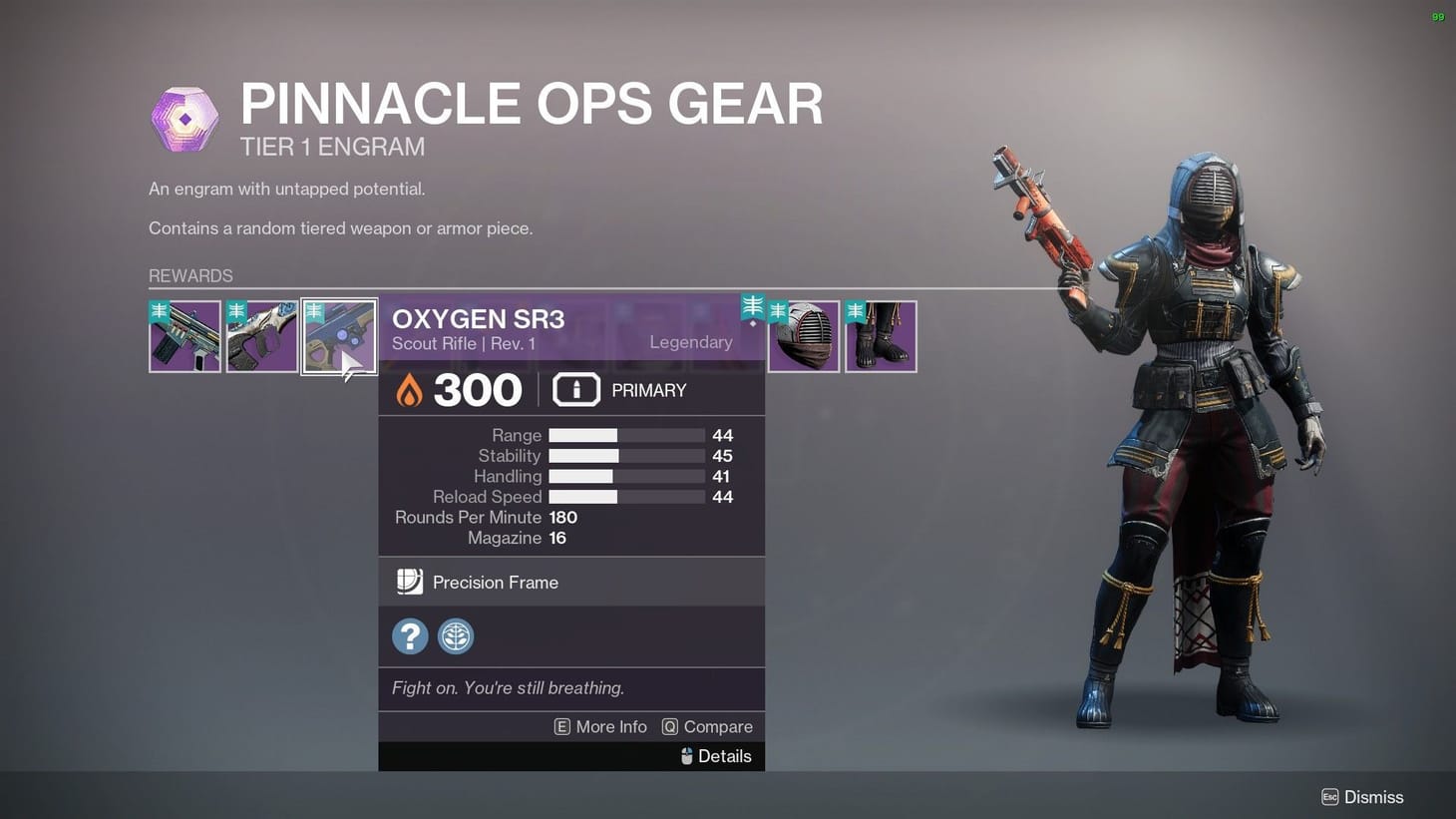Click the small engram icon beside Details

[x=686, y=756]
